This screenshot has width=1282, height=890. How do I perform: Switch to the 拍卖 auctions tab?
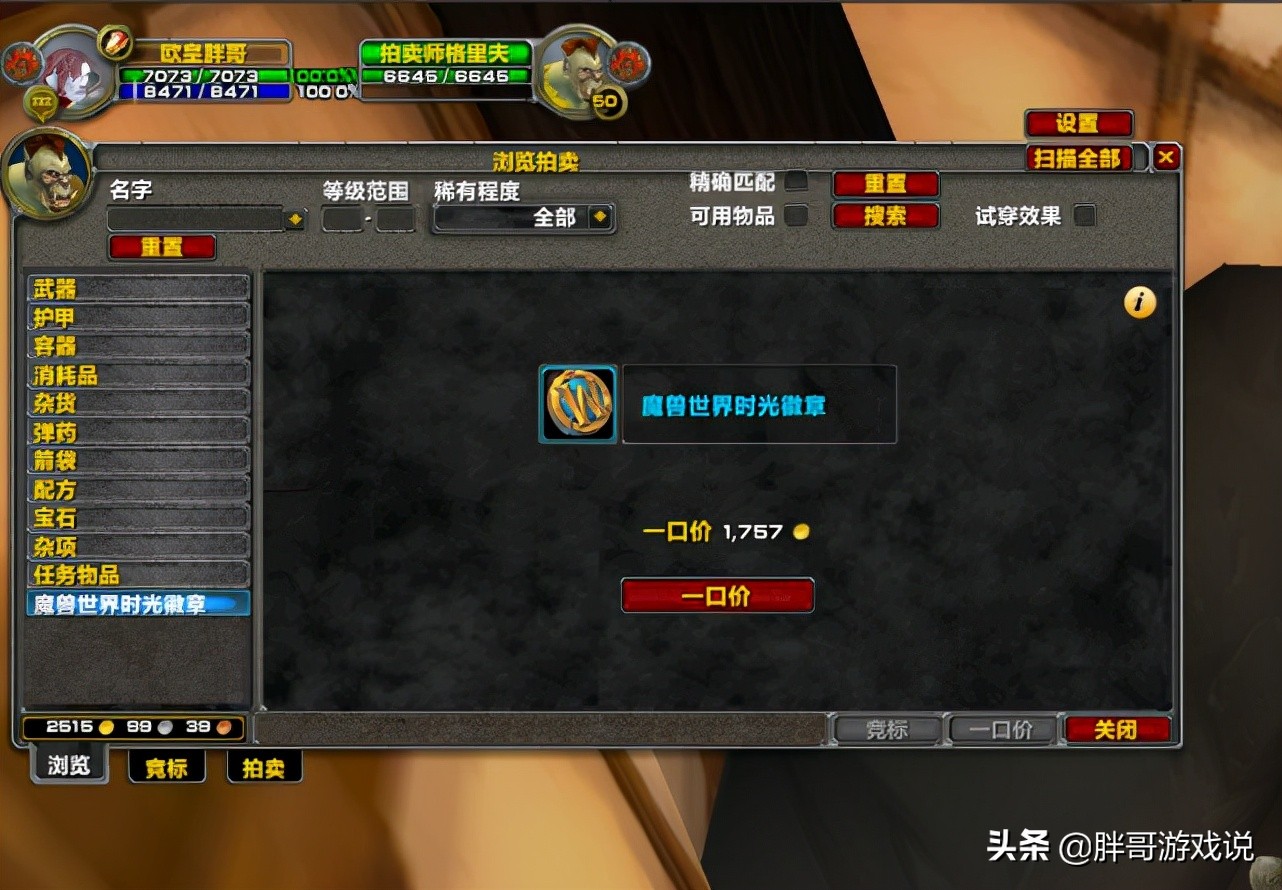[x=263, y=768]
